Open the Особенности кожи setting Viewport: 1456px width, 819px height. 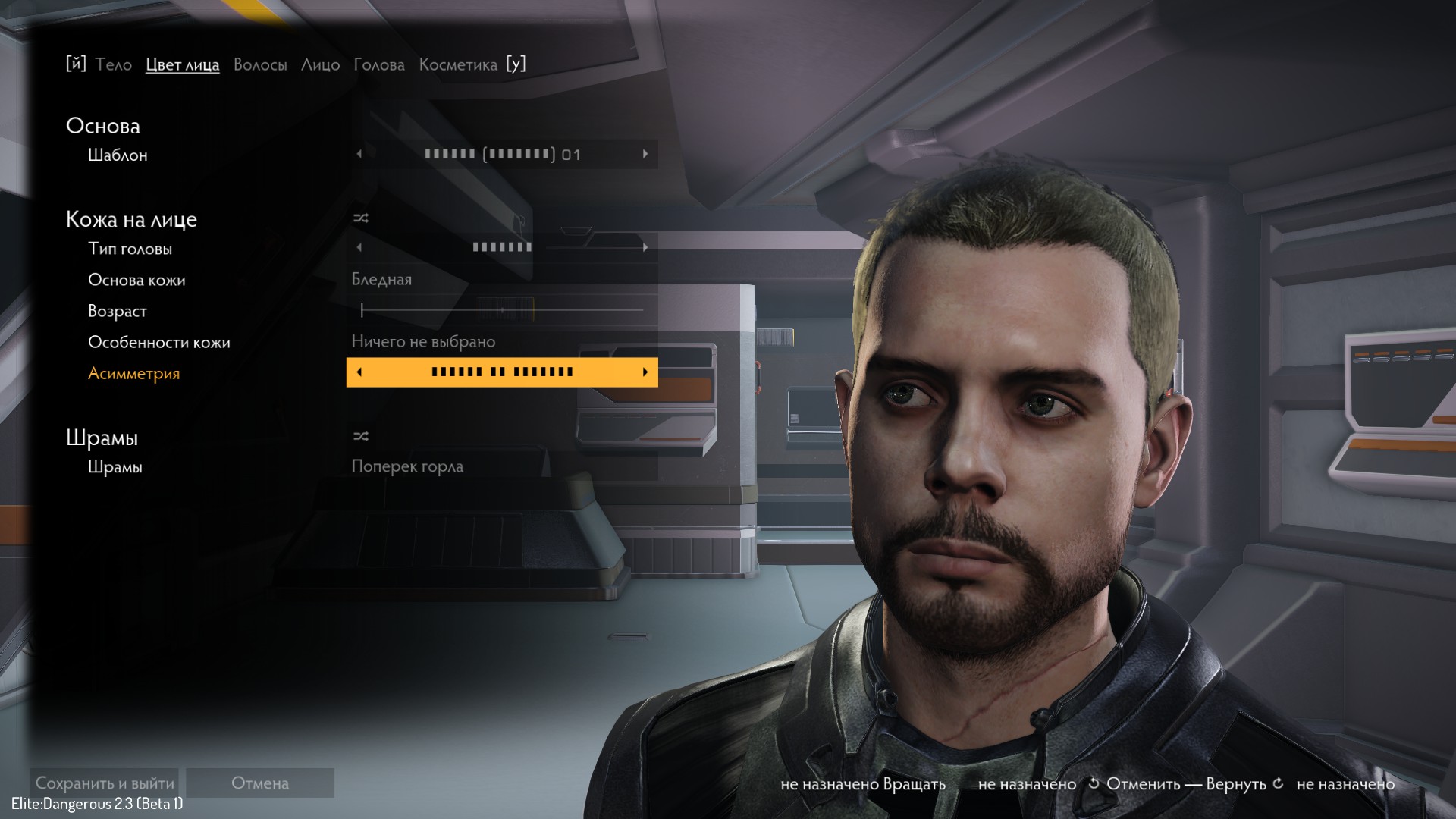[x=500, y=342]
